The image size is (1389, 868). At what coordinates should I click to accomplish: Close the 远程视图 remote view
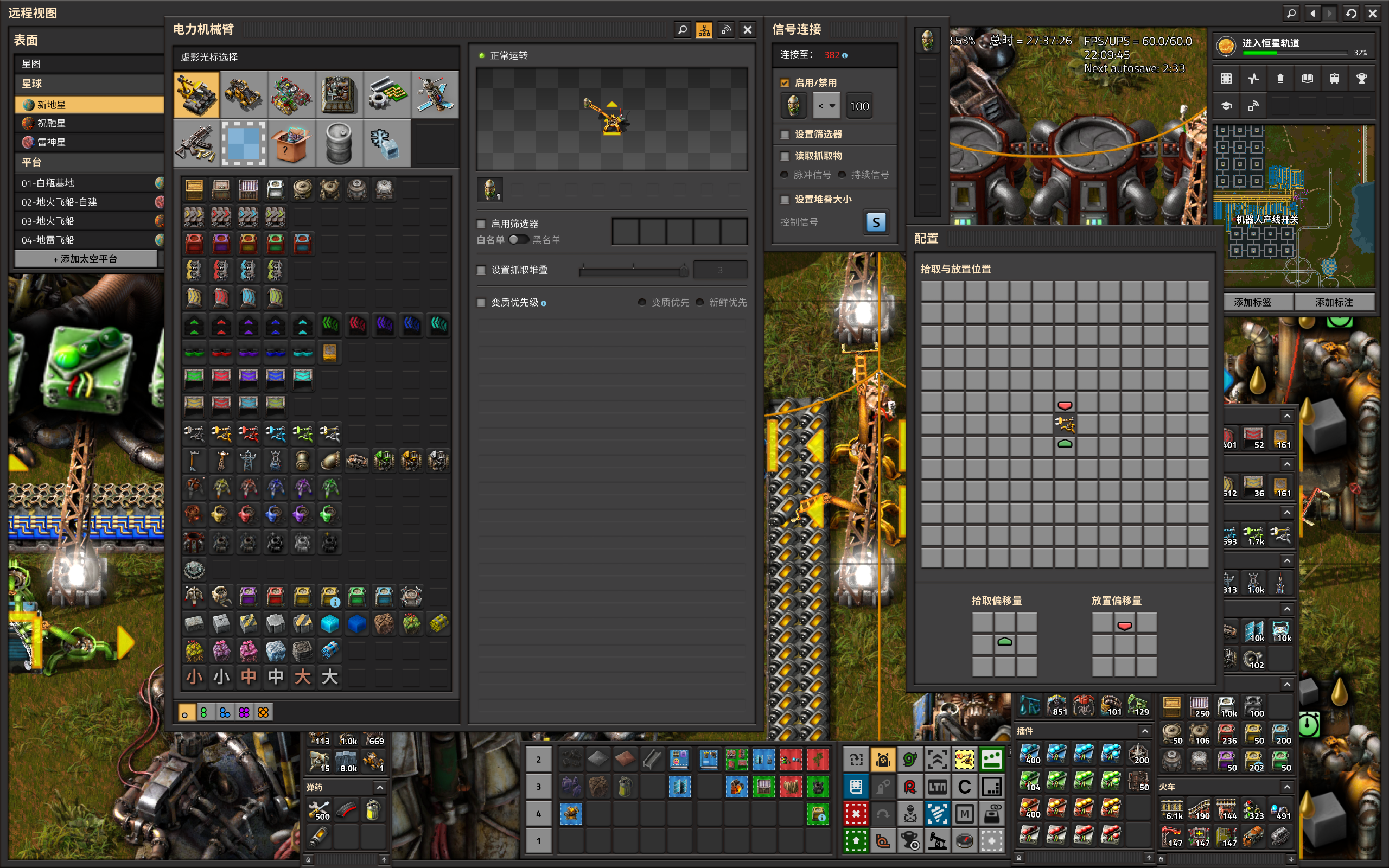[x=1373, y=13]
